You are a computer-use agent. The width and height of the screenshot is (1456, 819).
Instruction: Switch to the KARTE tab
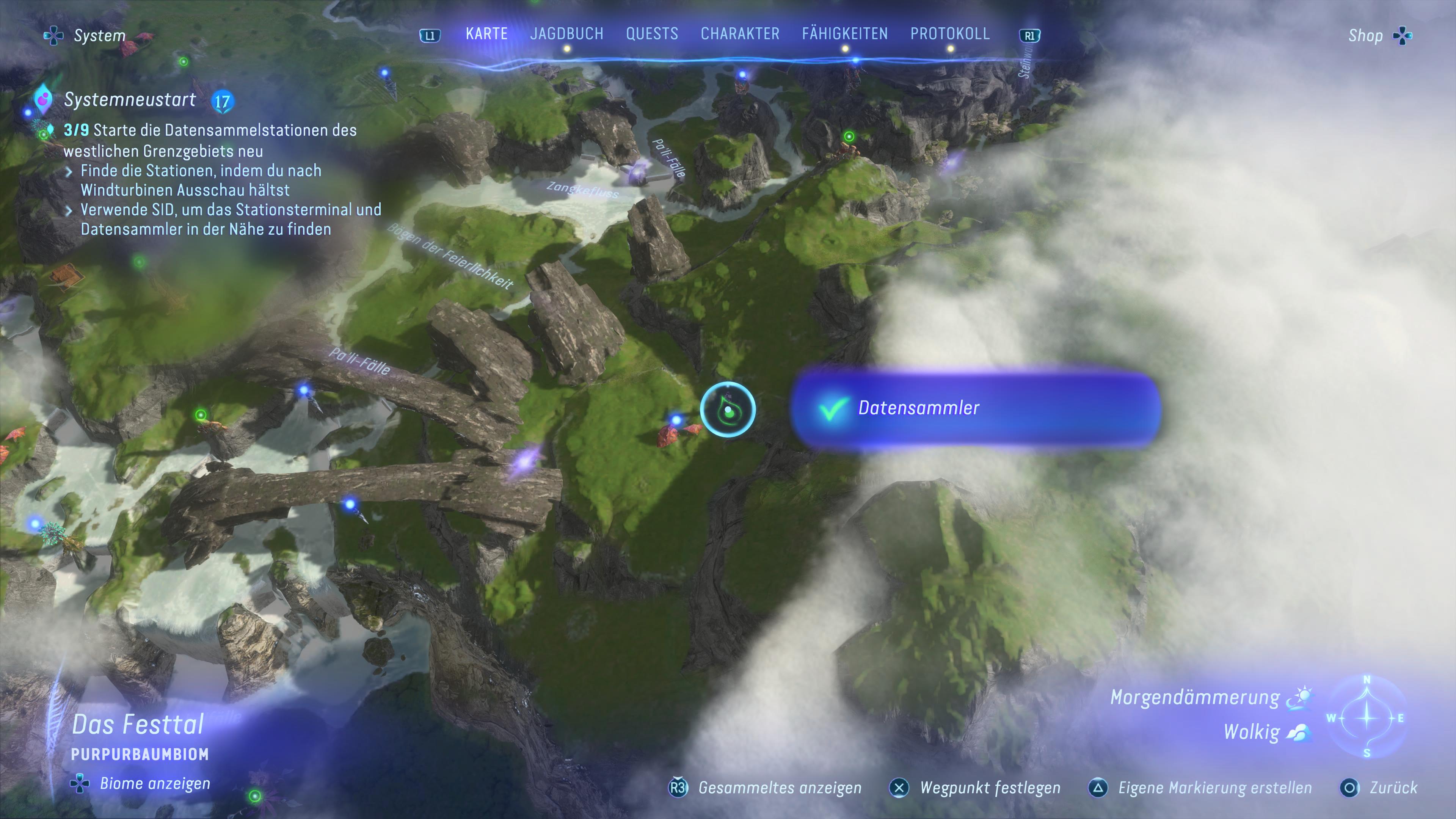click(486, 34)
